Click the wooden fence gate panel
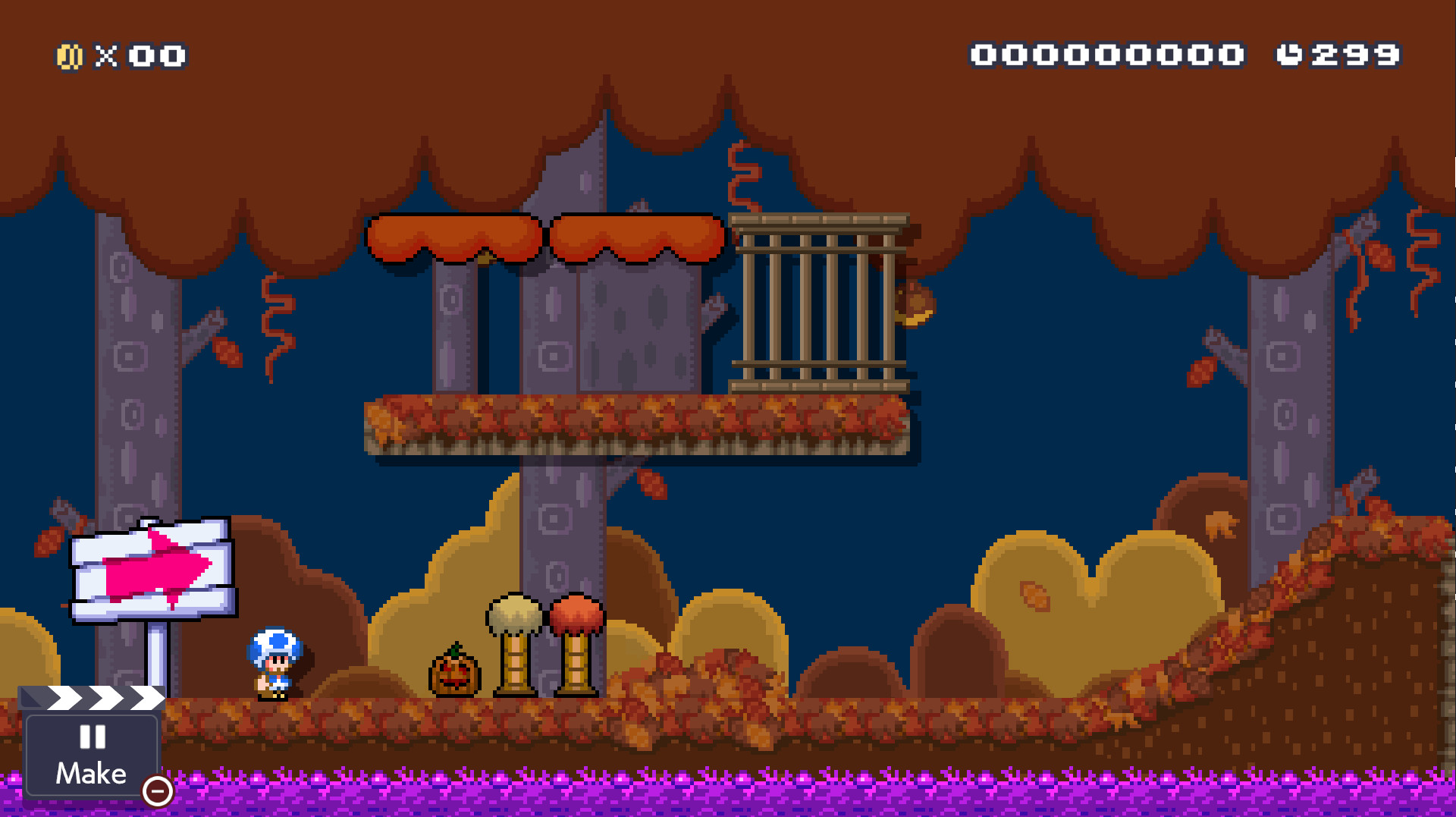The image size is (1456, 817). [819, 303]
